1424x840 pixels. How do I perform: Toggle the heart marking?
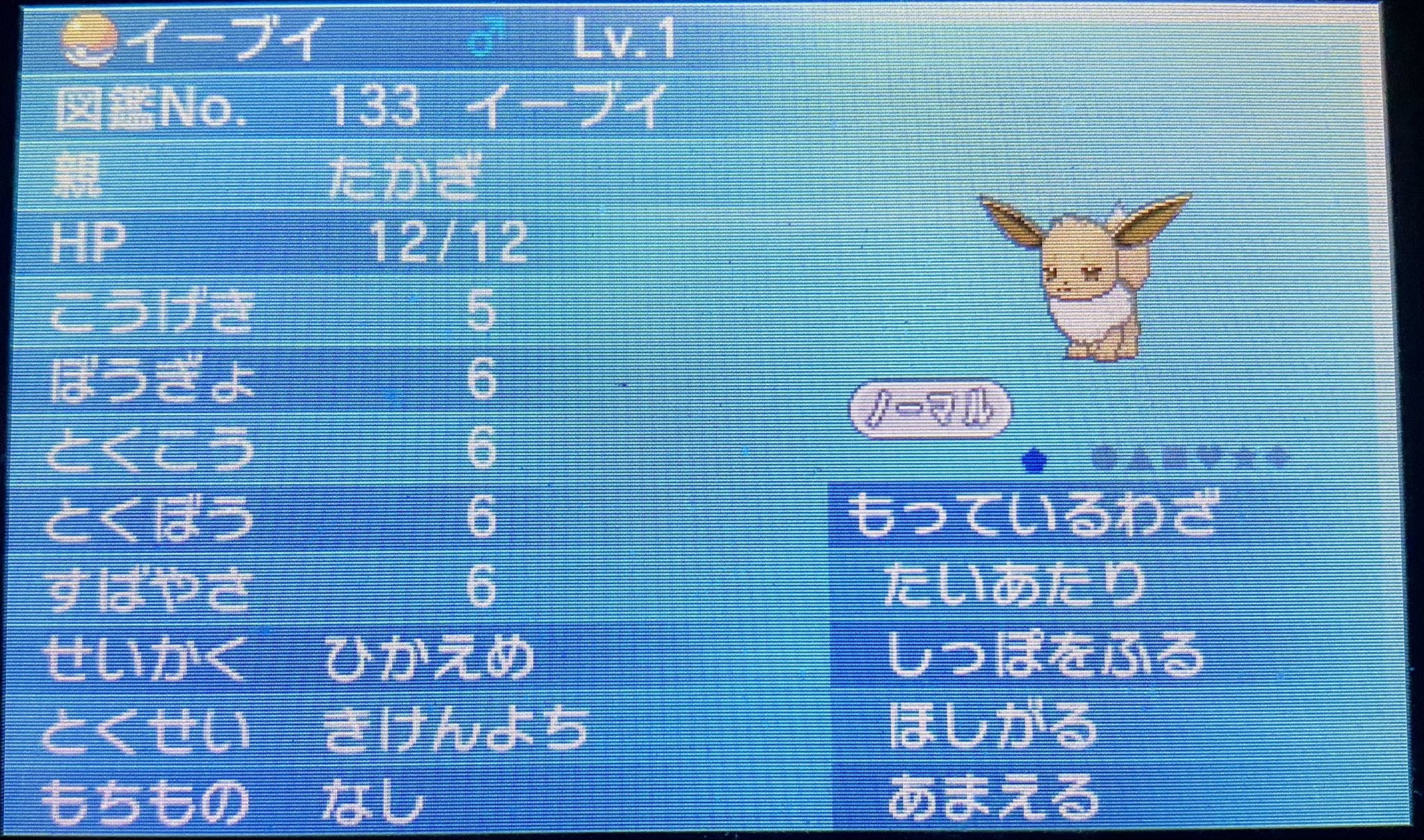tap(1182, 460)
